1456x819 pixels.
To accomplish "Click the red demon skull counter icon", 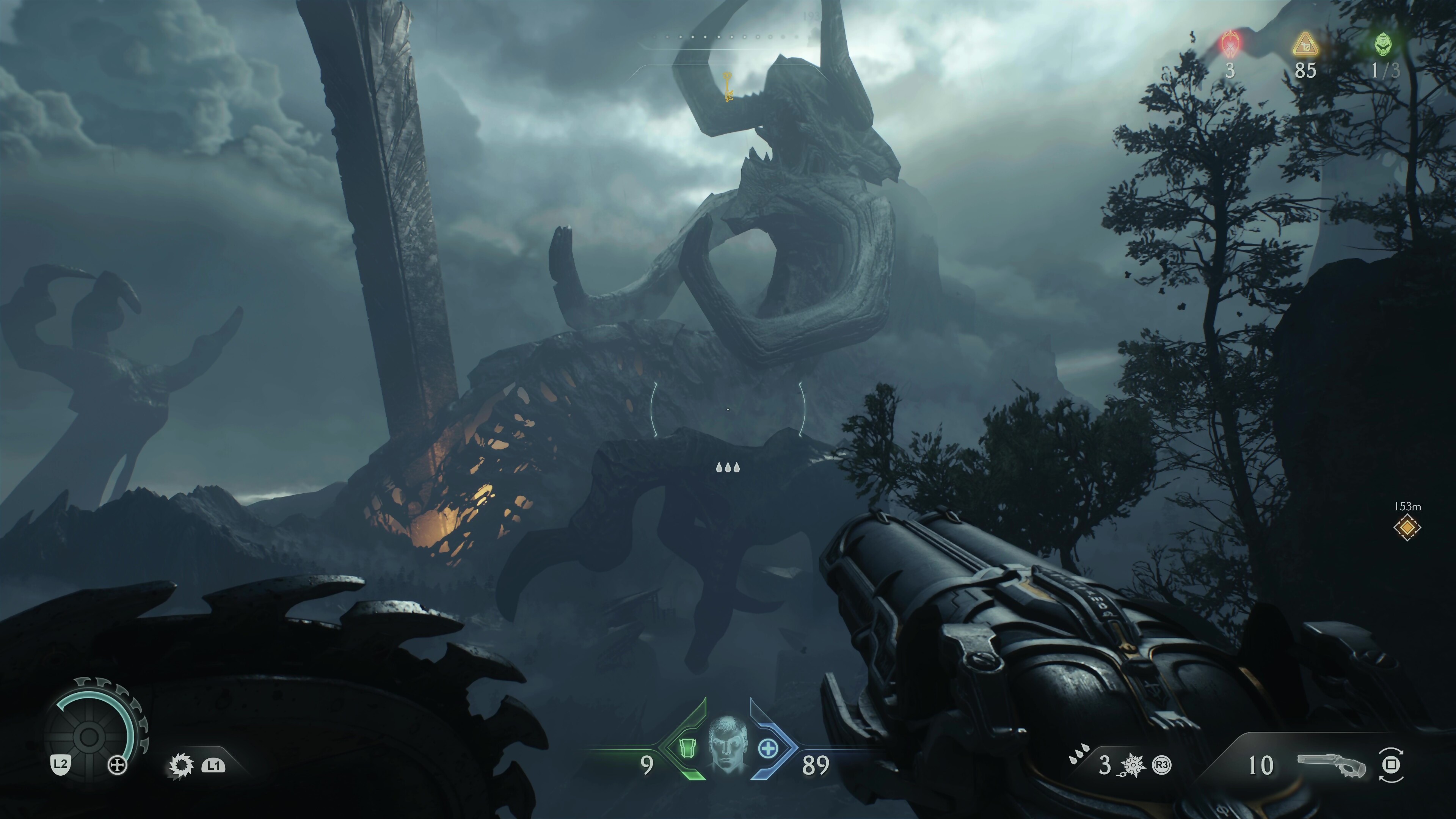I will click(x=1230, y=44).
